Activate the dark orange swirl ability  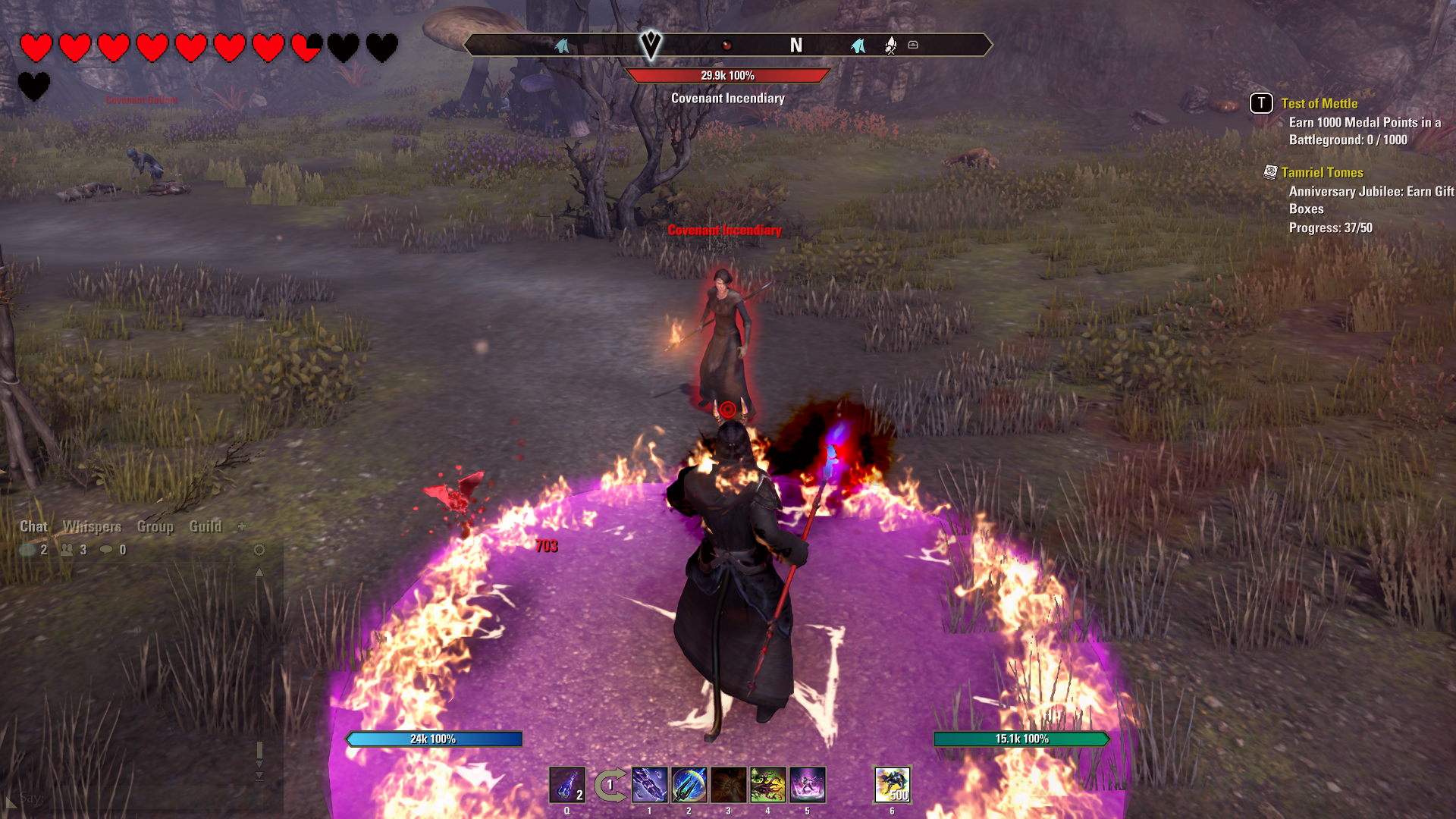pyautogui.click(x=729, y=785)
